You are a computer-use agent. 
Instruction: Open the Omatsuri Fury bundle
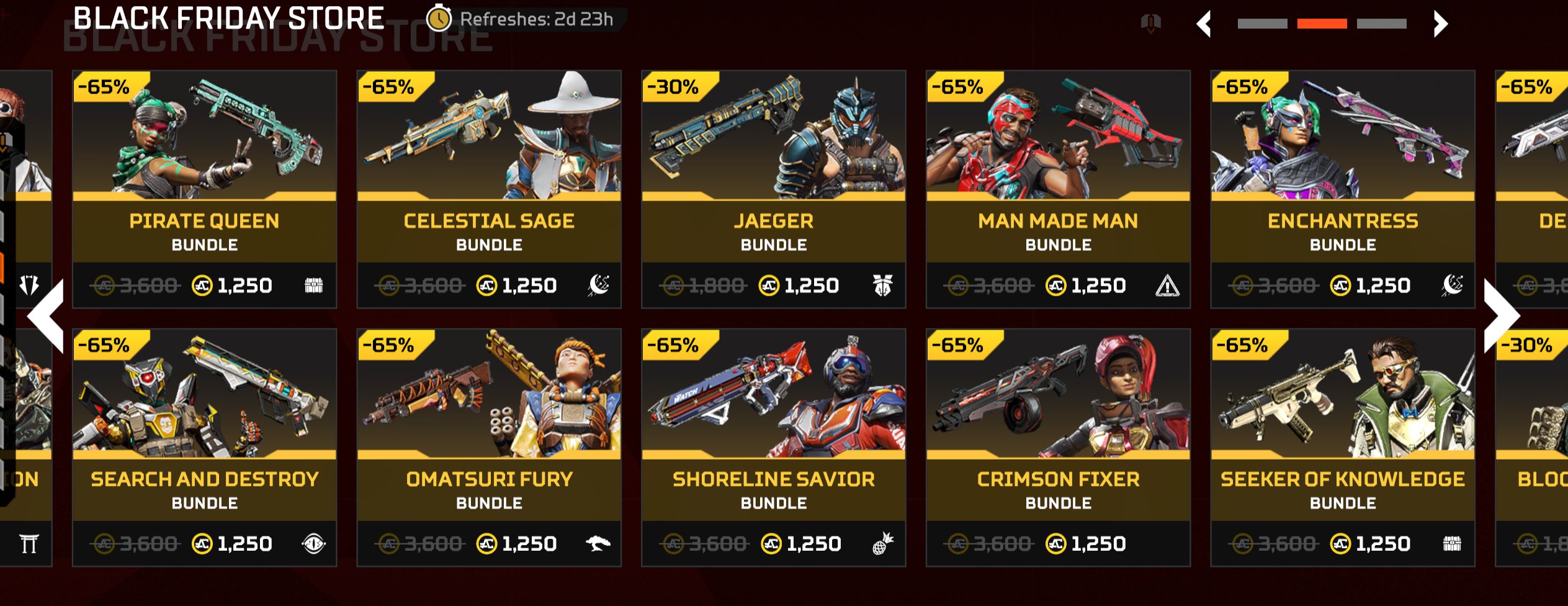pyautogui.click(x=489, y=448)
